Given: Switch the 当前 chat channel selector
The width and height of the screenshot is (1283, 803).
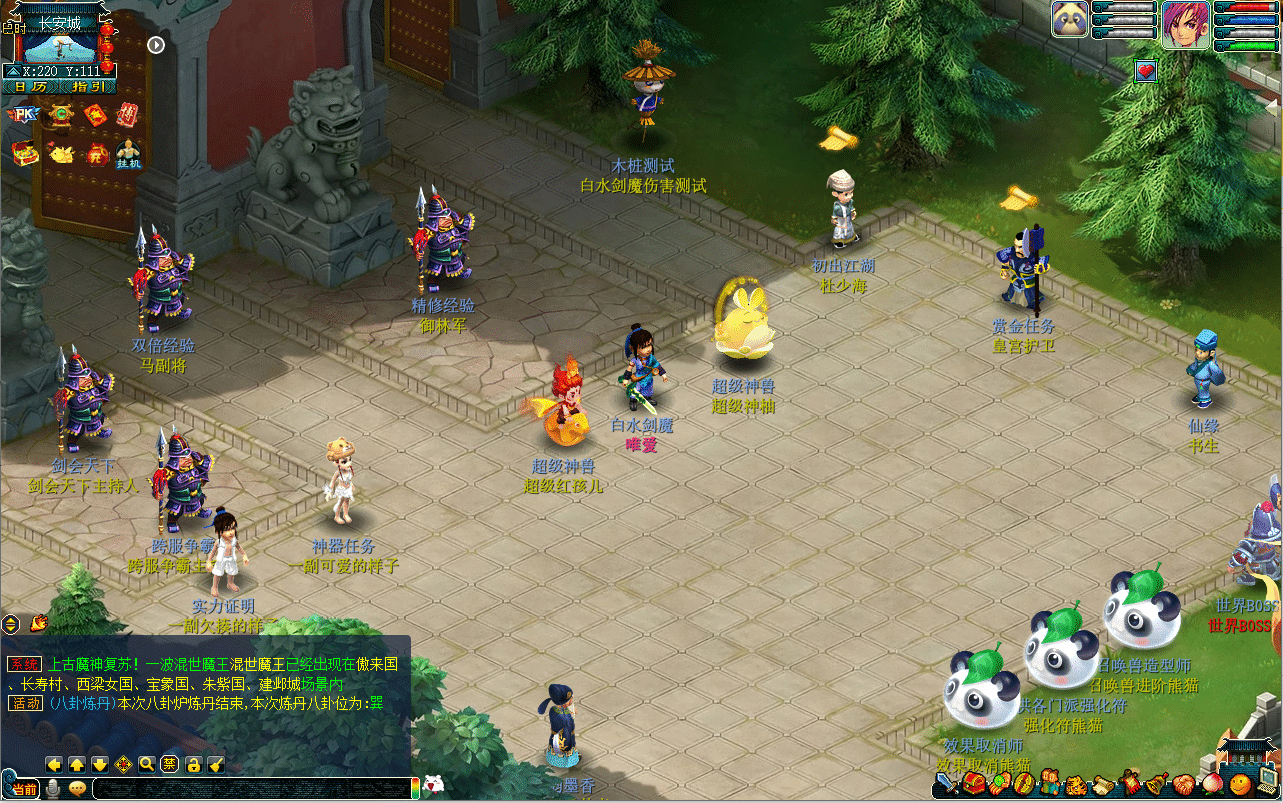Looking at the screenshot, I should [x=22, y=789].
